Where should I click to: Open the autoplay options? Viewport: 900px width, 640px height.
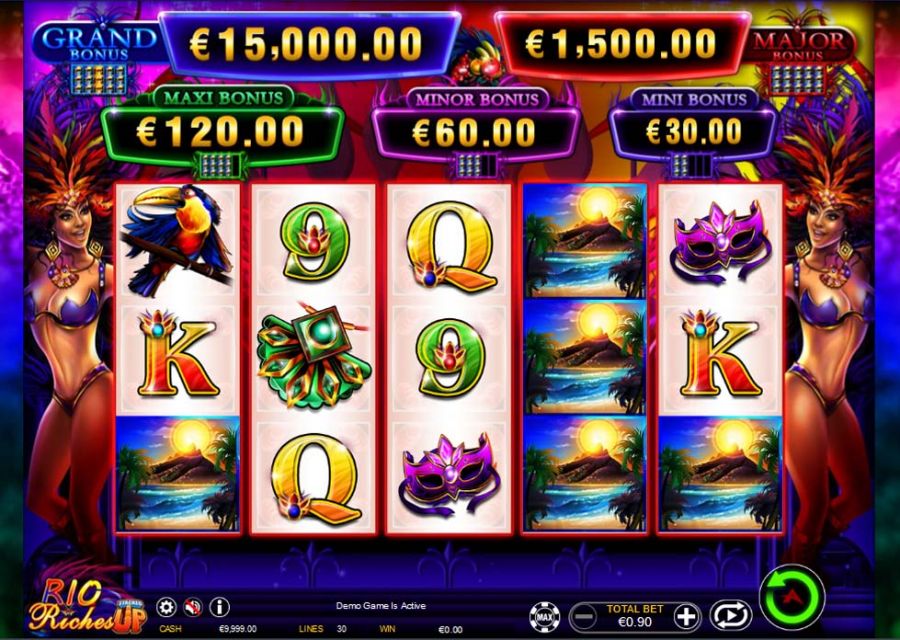pyautogui.click(x=729, y=614)
